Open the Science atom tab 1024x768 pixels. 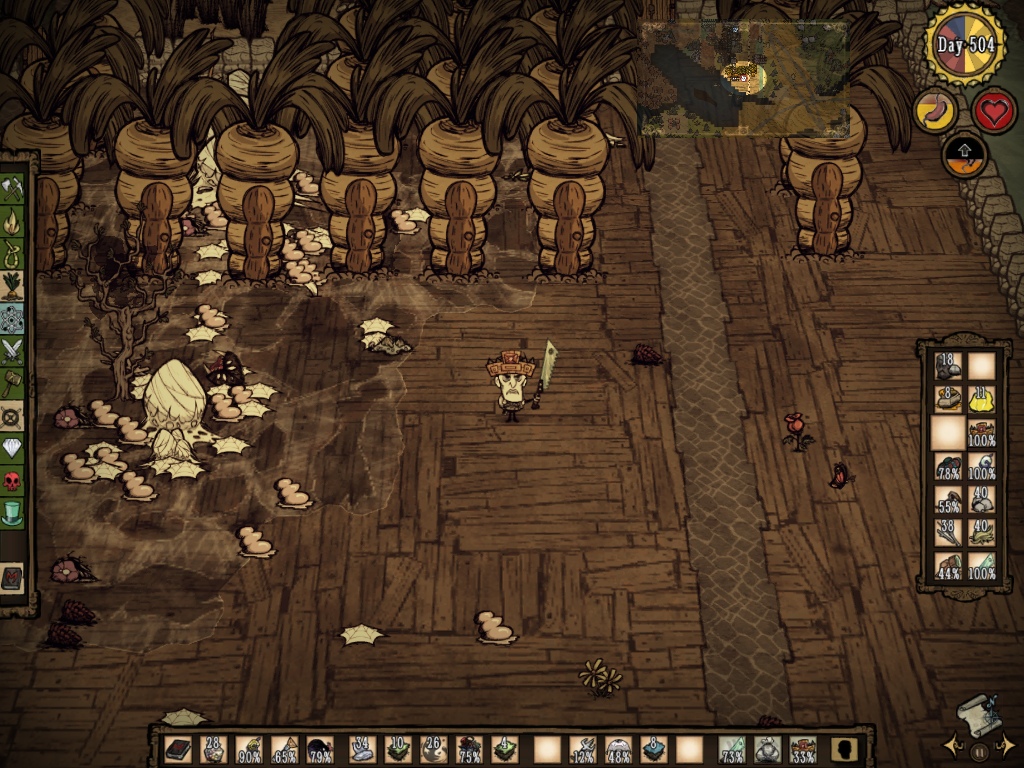click(x=13, y=318)
